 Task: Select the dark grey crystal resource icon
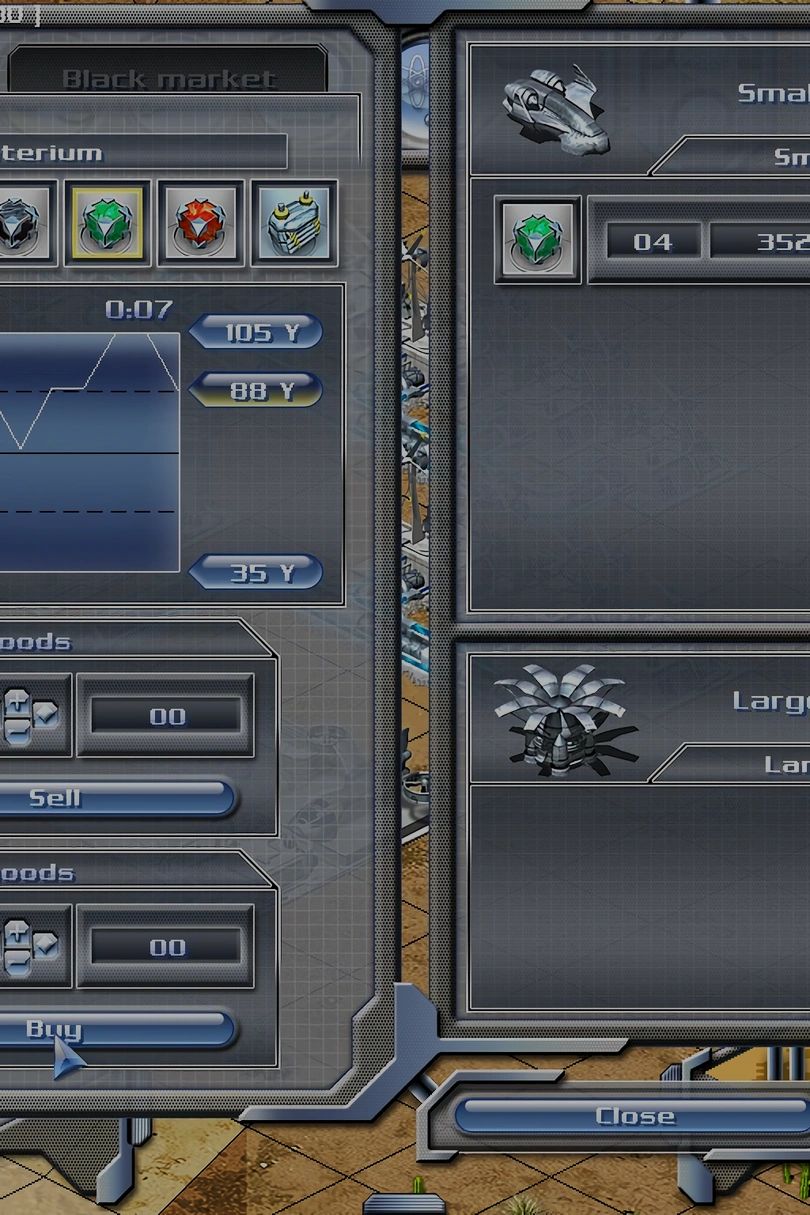coord(18,223)
